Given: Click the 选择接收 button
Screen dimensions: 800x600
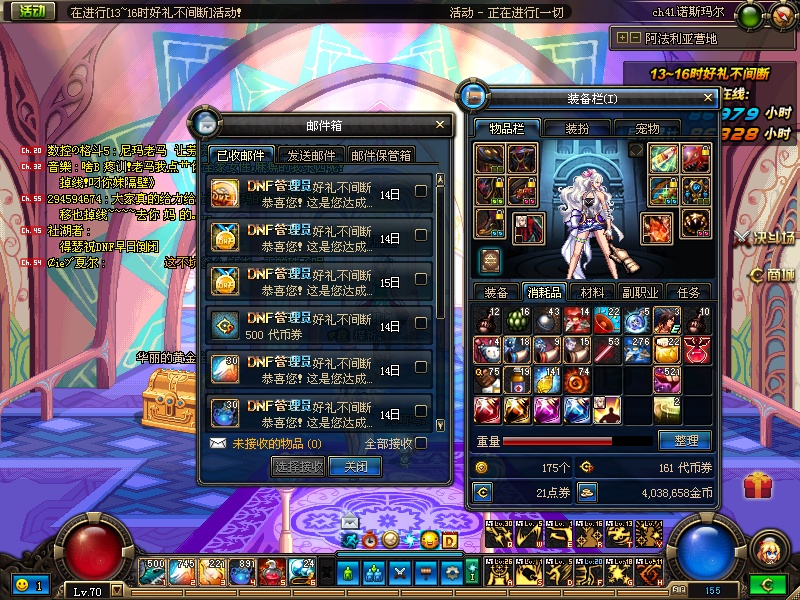Looking at the screenshot, I should pos(298,467).
